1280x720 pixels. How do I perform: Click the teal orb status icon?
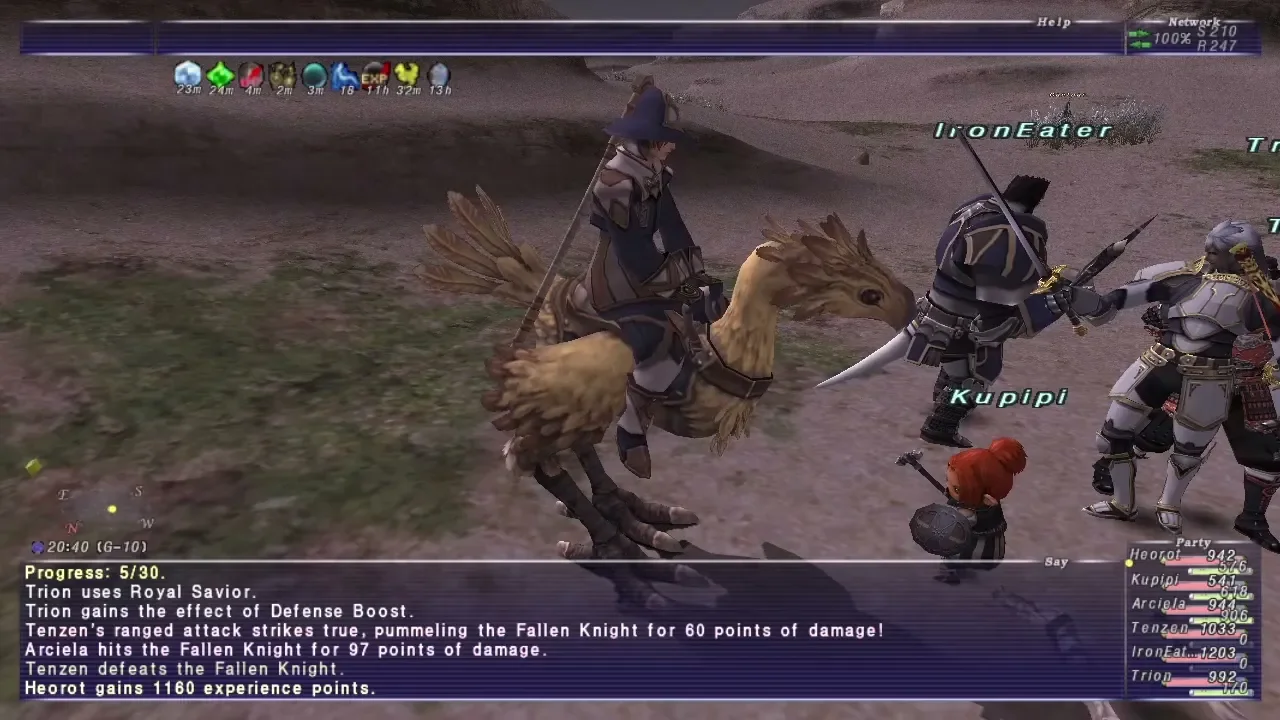click(314, 74)
